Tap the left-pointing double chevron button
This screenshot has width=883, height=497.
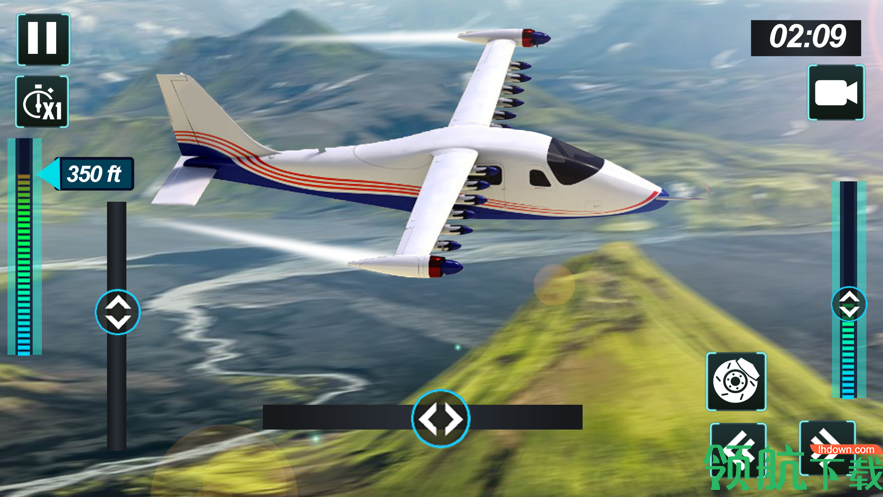738,447
